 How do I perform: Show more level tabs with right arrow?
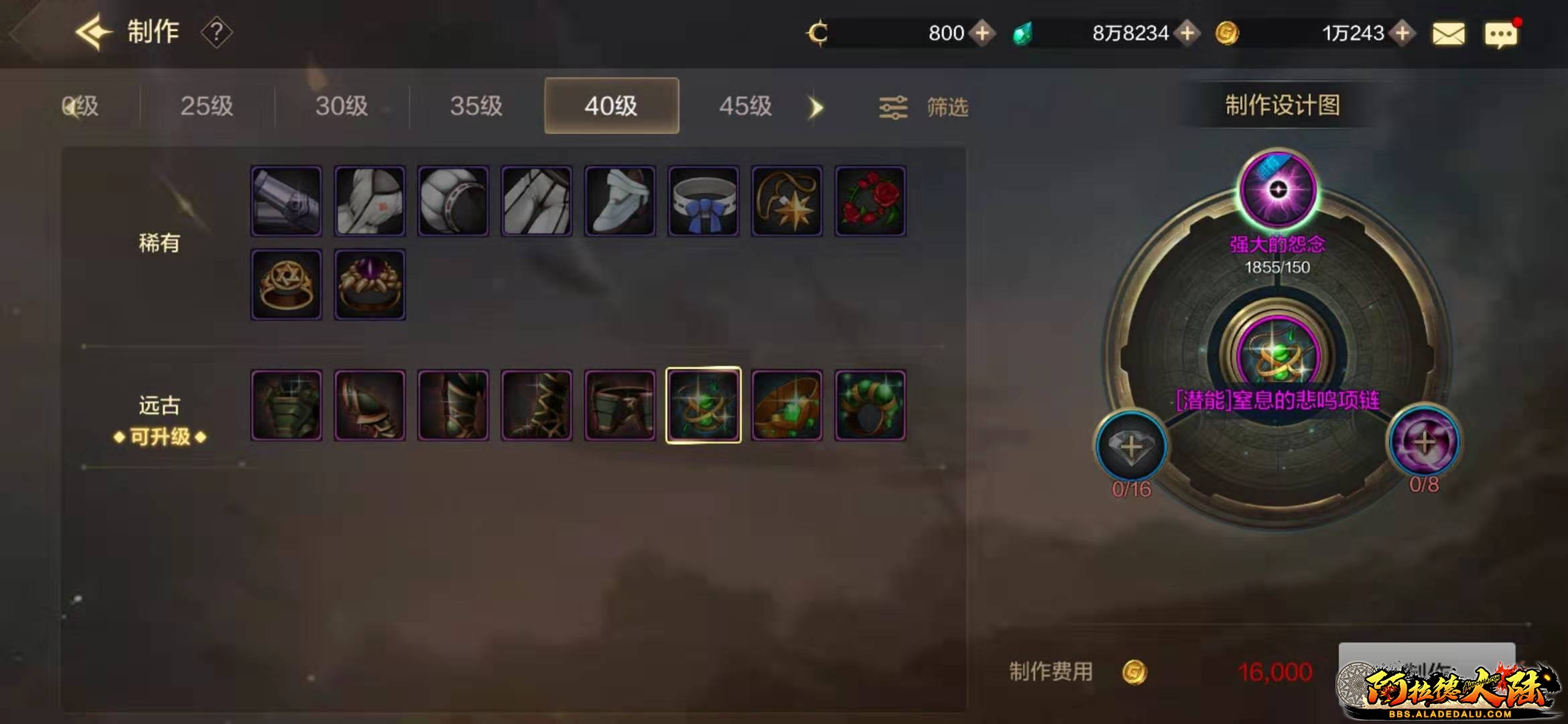815,107
